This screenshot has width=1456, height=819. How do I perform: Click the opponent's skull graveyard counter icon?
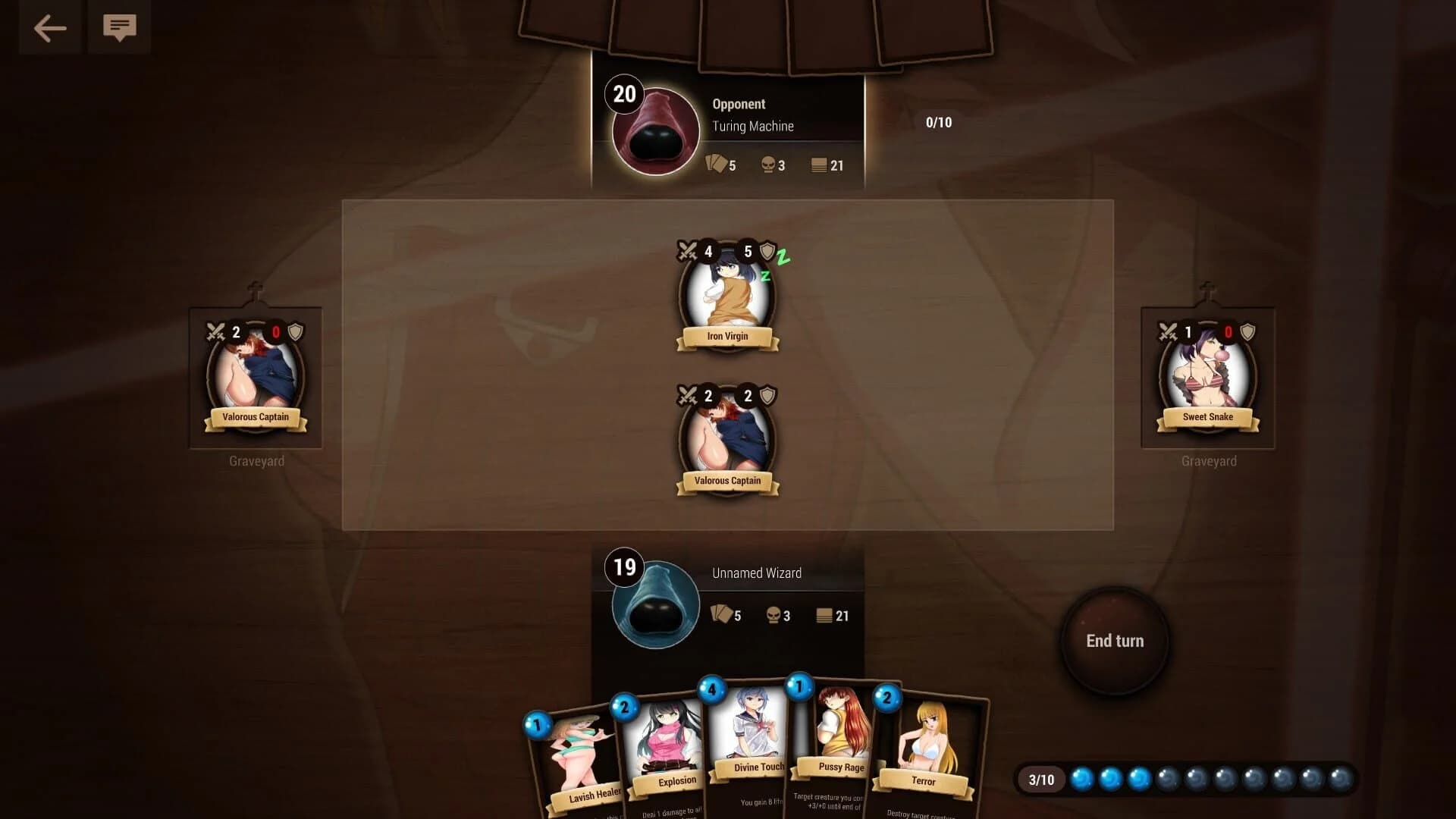(x=767, y=165)
